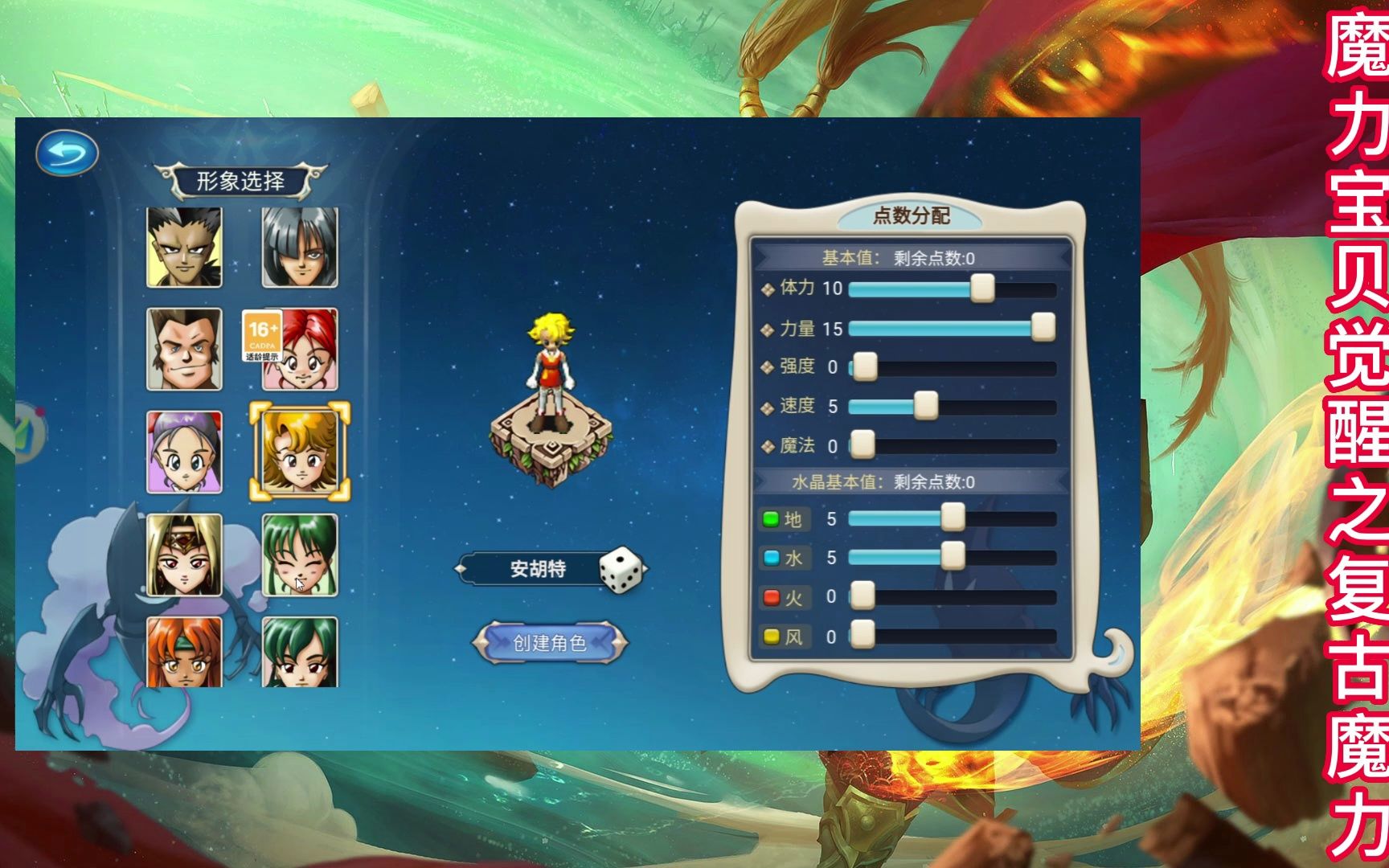The width and height of the screenshot is (1389, 868).
Task: Pick the square-jawed brown-haired man portrait
Action: click(184, 350)
